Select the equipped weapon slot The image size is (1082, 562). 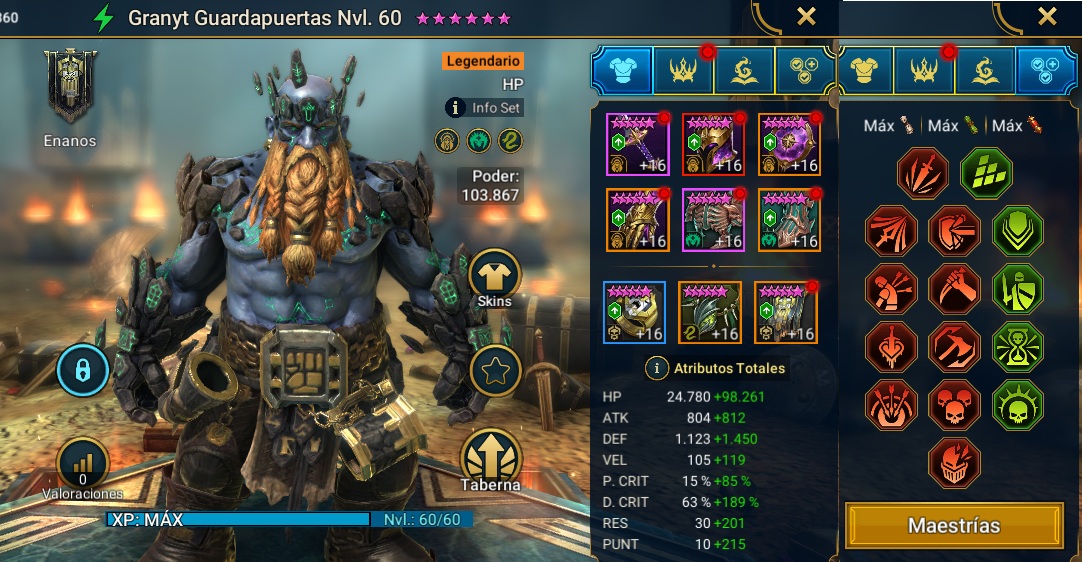tap(637, 145)
